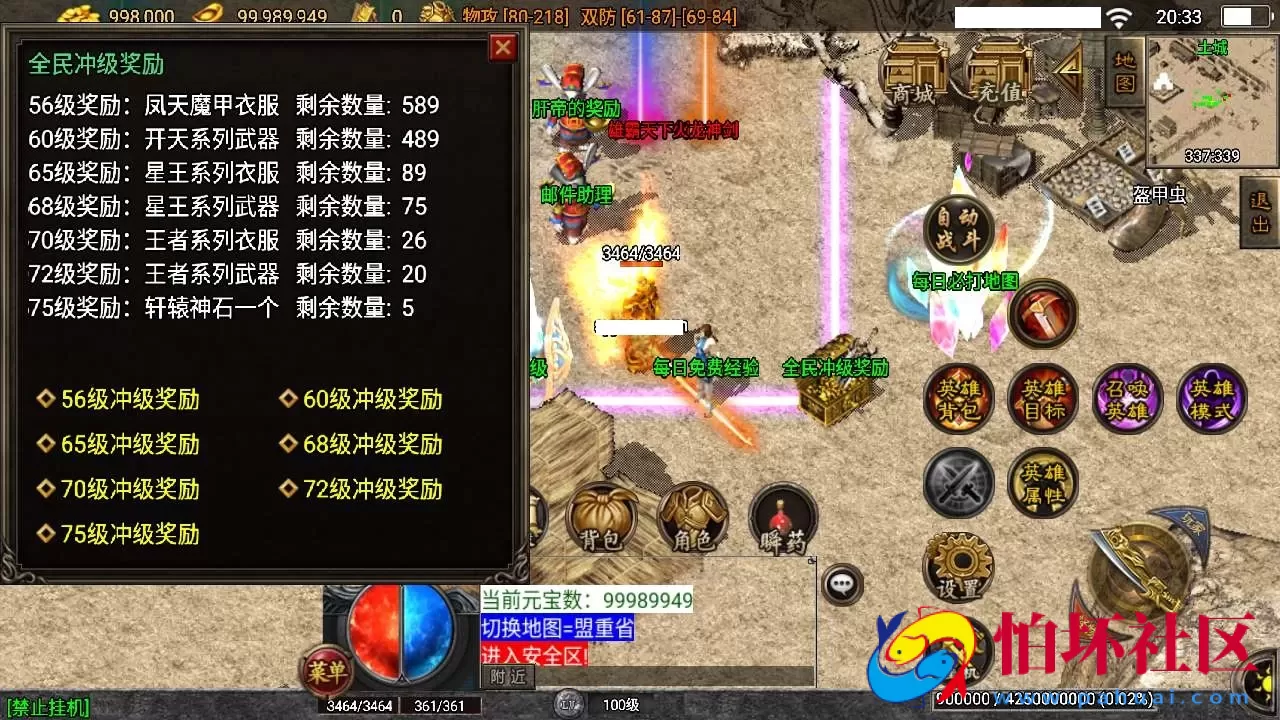Open the 英雄背包 hero bag icon

(958, 398)
